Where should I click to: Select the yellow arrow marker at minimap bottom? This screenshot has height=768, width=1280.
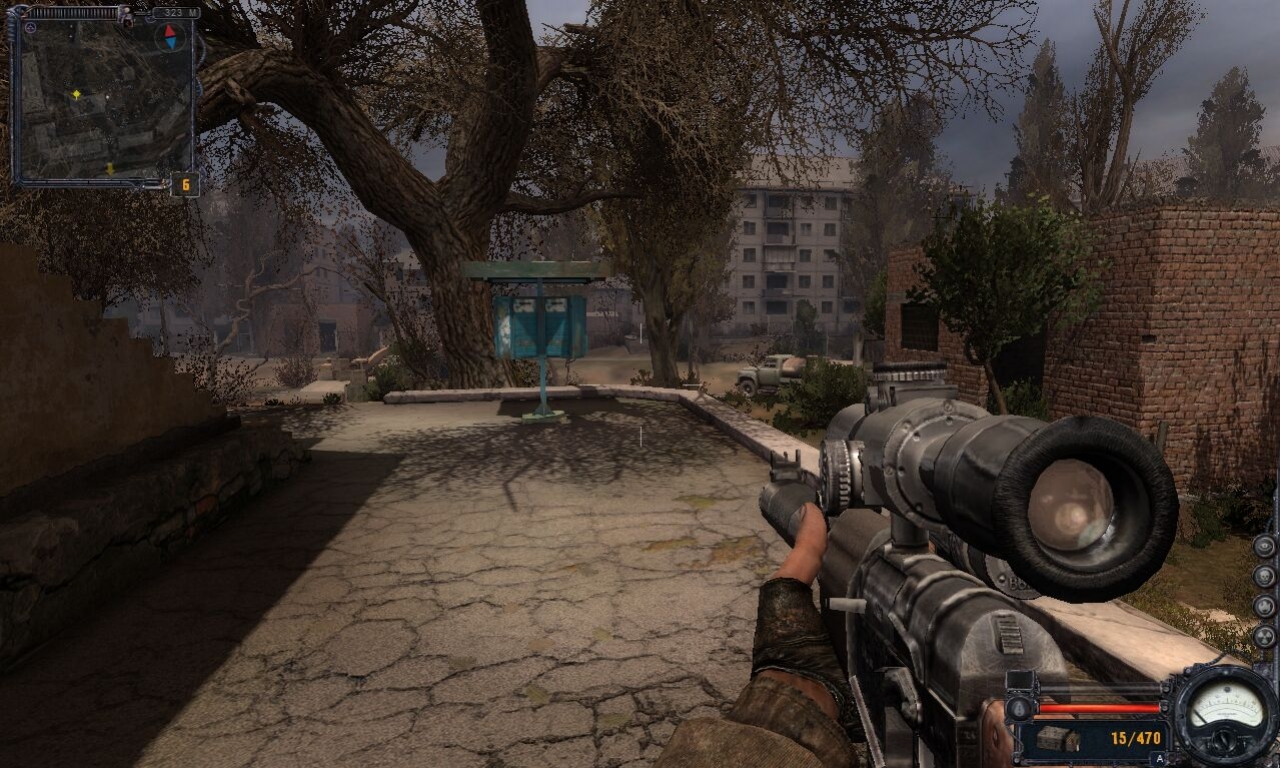click(110, 168)
